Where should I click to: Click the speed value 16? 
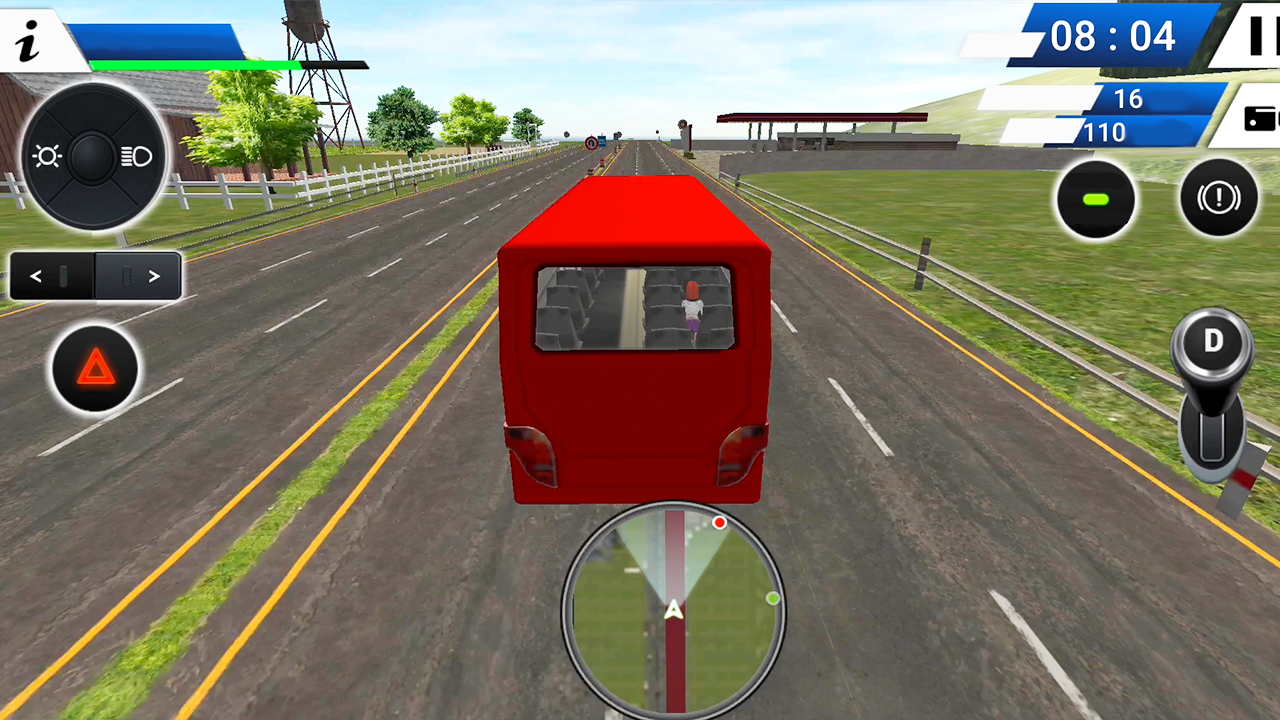[x=1128, y=100]
